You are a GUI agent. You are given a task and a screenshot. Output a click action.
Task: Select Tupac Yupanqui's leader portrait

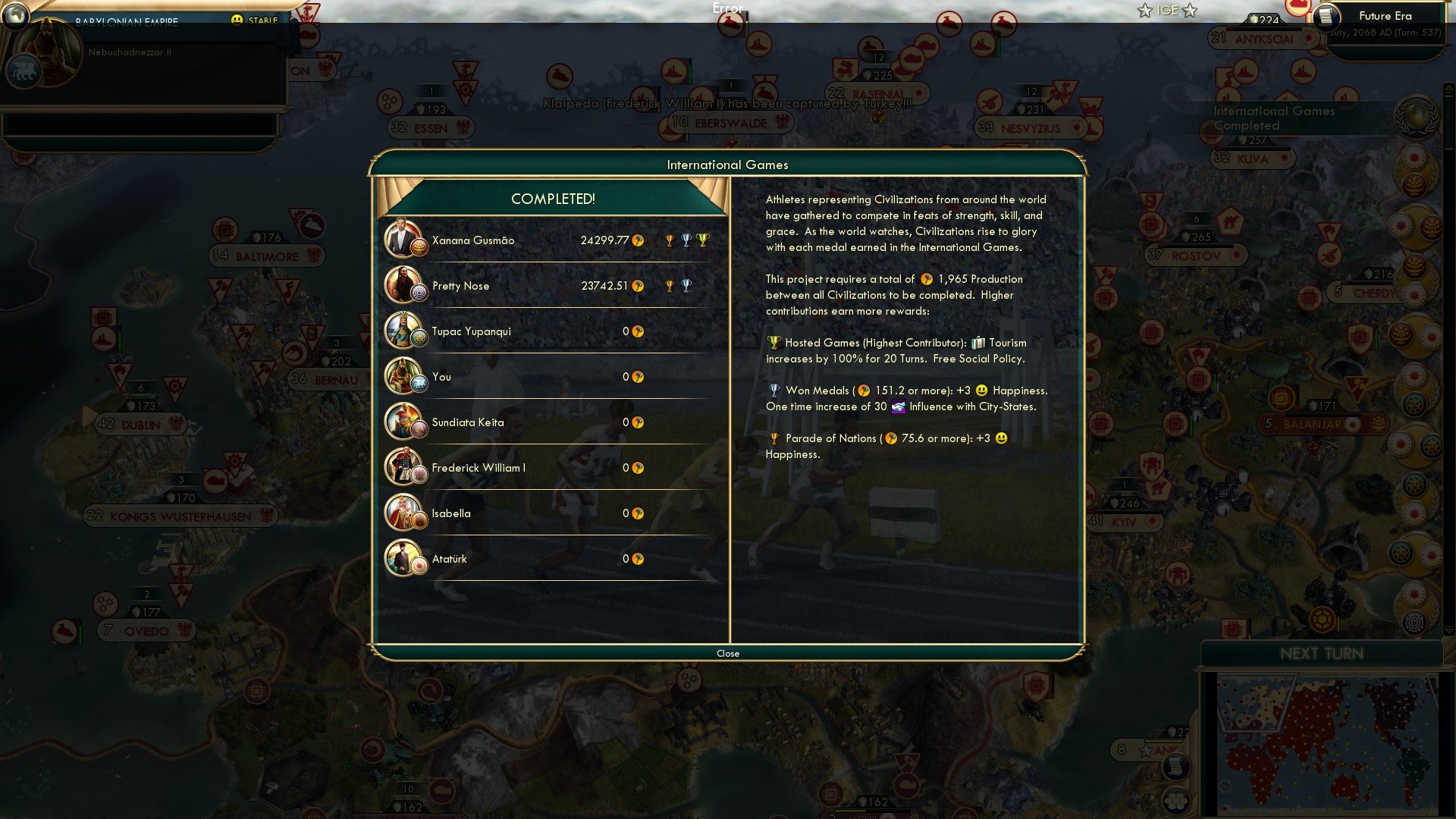coord(404,331)
